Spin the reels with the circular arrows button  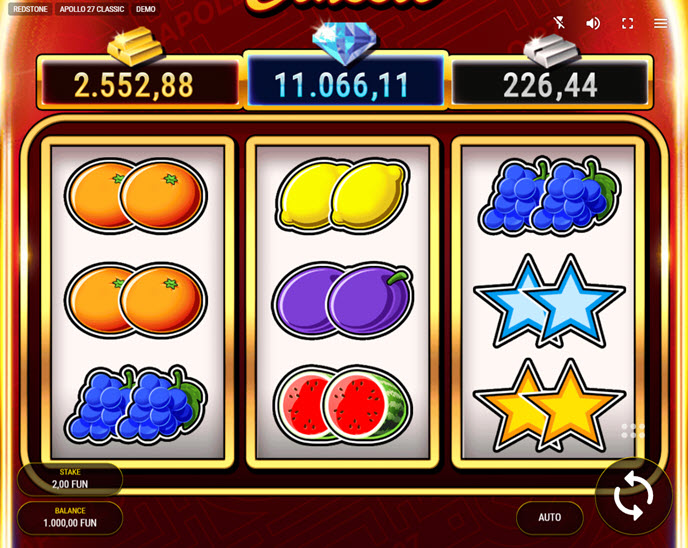point(633,496)
